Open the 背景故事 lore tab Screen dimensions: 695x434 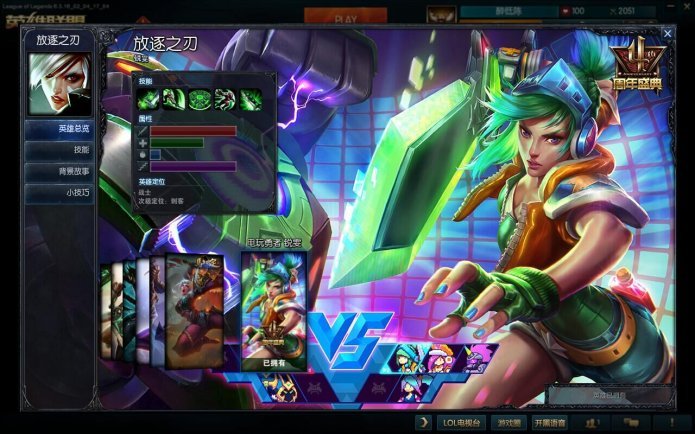pyautogui.click(x=60, y=171)
